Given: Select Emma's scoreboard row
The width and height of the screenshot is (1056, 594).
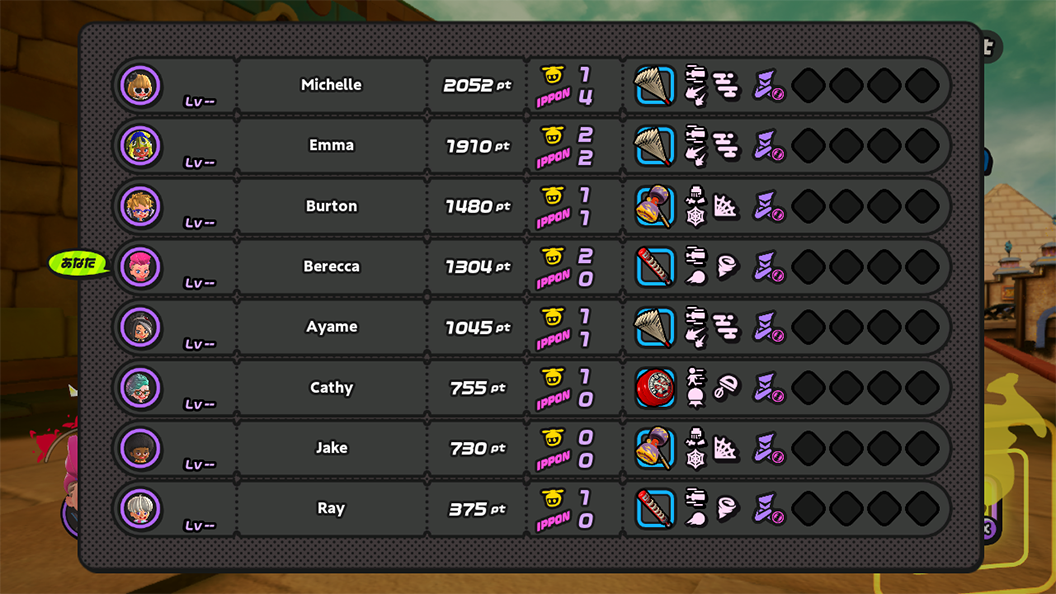Looking at the screenshot, I should tap(331, 146).
